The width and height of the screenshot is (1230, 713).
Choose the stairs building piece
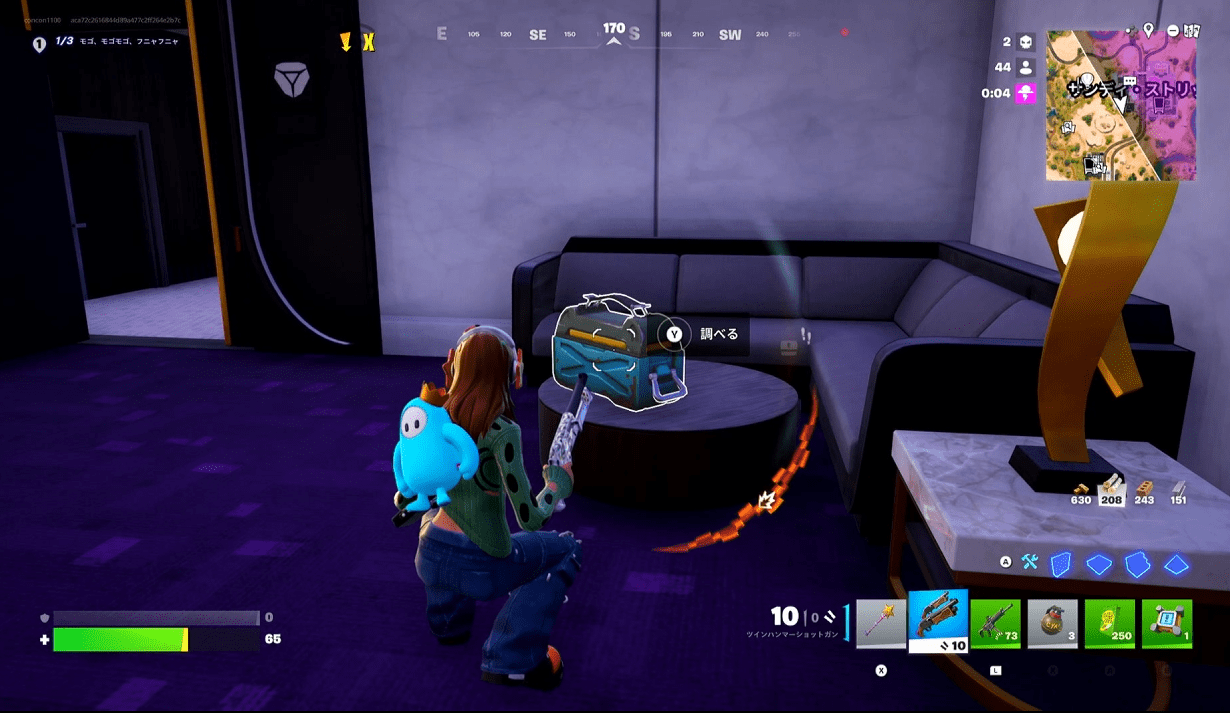pyautogui.click(x=1137, y=564)
